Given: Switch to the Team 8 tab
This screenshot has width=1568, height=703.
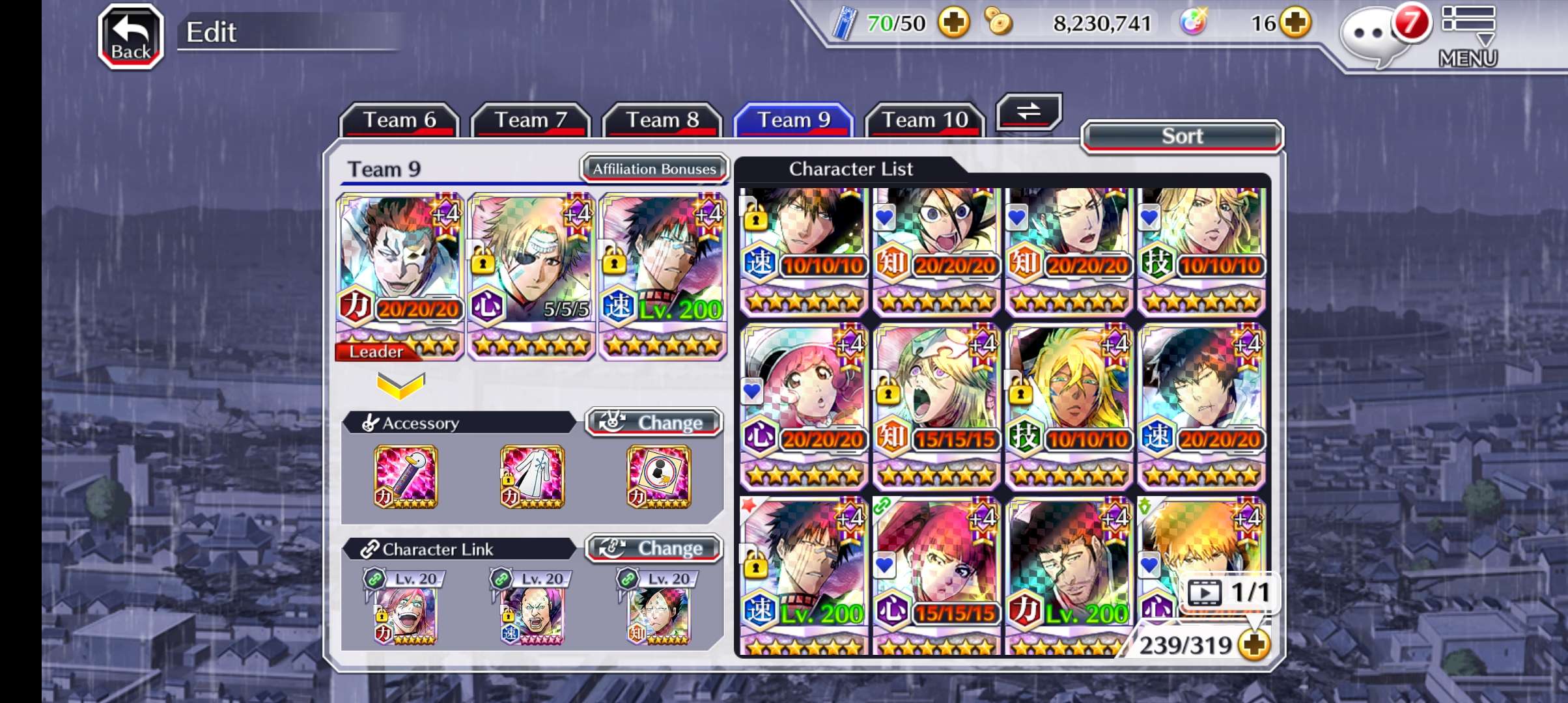Looking at the screenshot, I should tap(662, 120).
